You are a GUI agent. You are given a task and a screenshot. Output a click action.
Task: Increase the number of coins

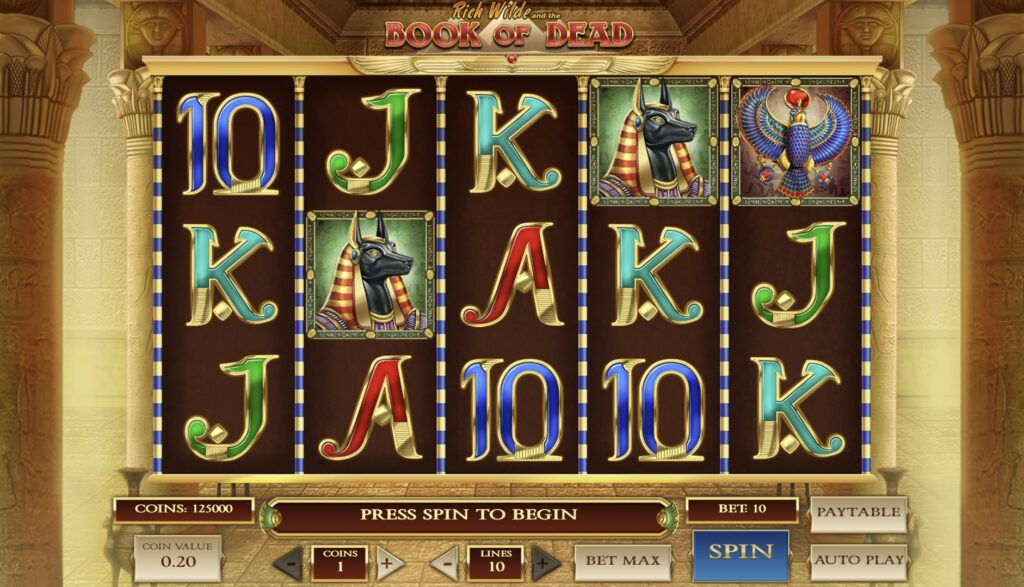point(386,563)
